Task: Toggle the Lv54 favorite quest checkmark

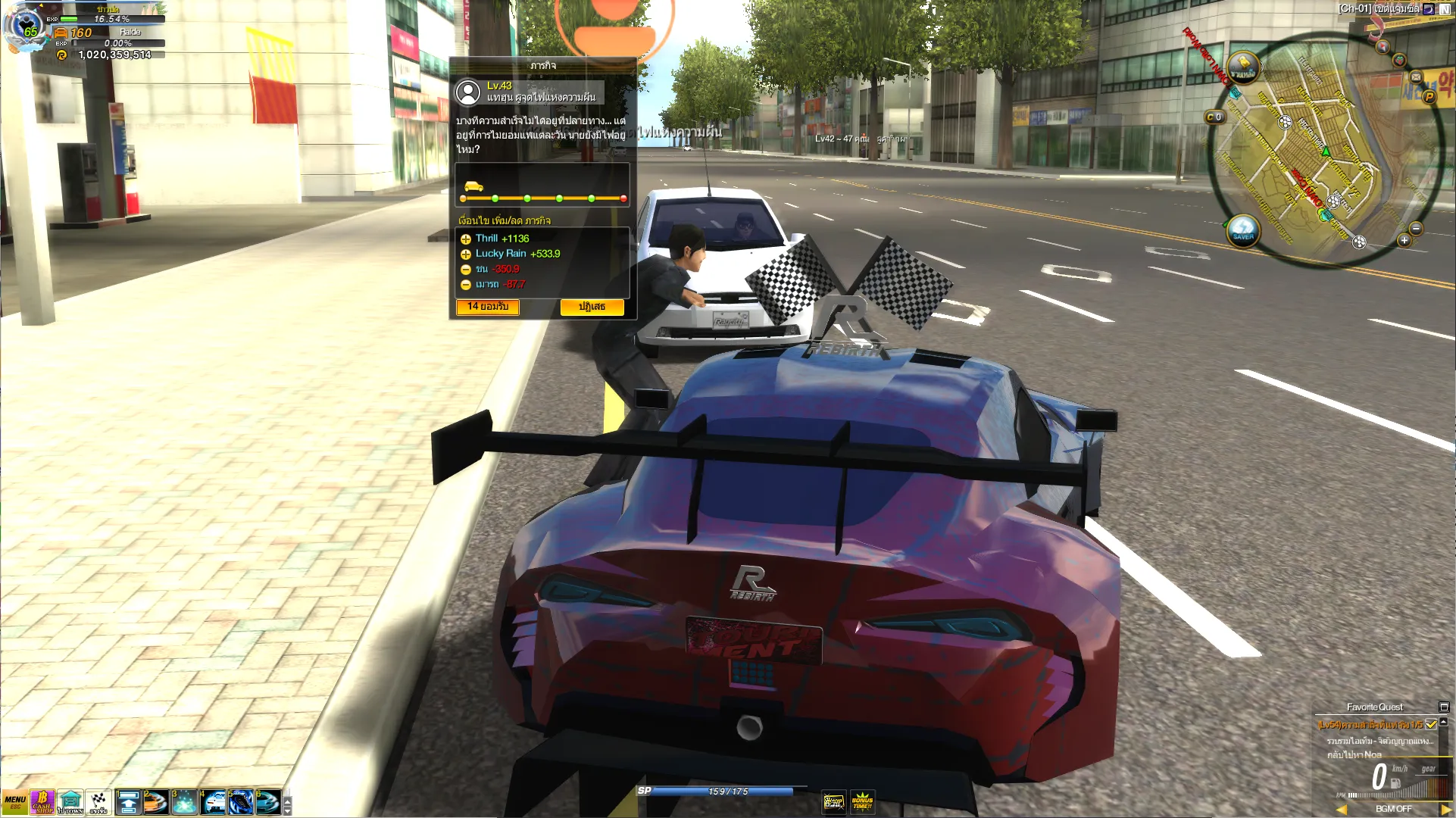Action: (x=1431, y=725)
